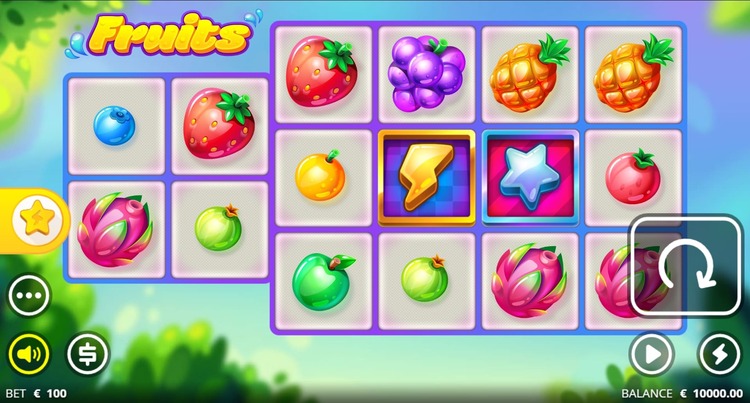Image resolution: width=750 pixels, height=403 pixels.
Task: Open the bet settings dollar button
Action: coord(88,353)
